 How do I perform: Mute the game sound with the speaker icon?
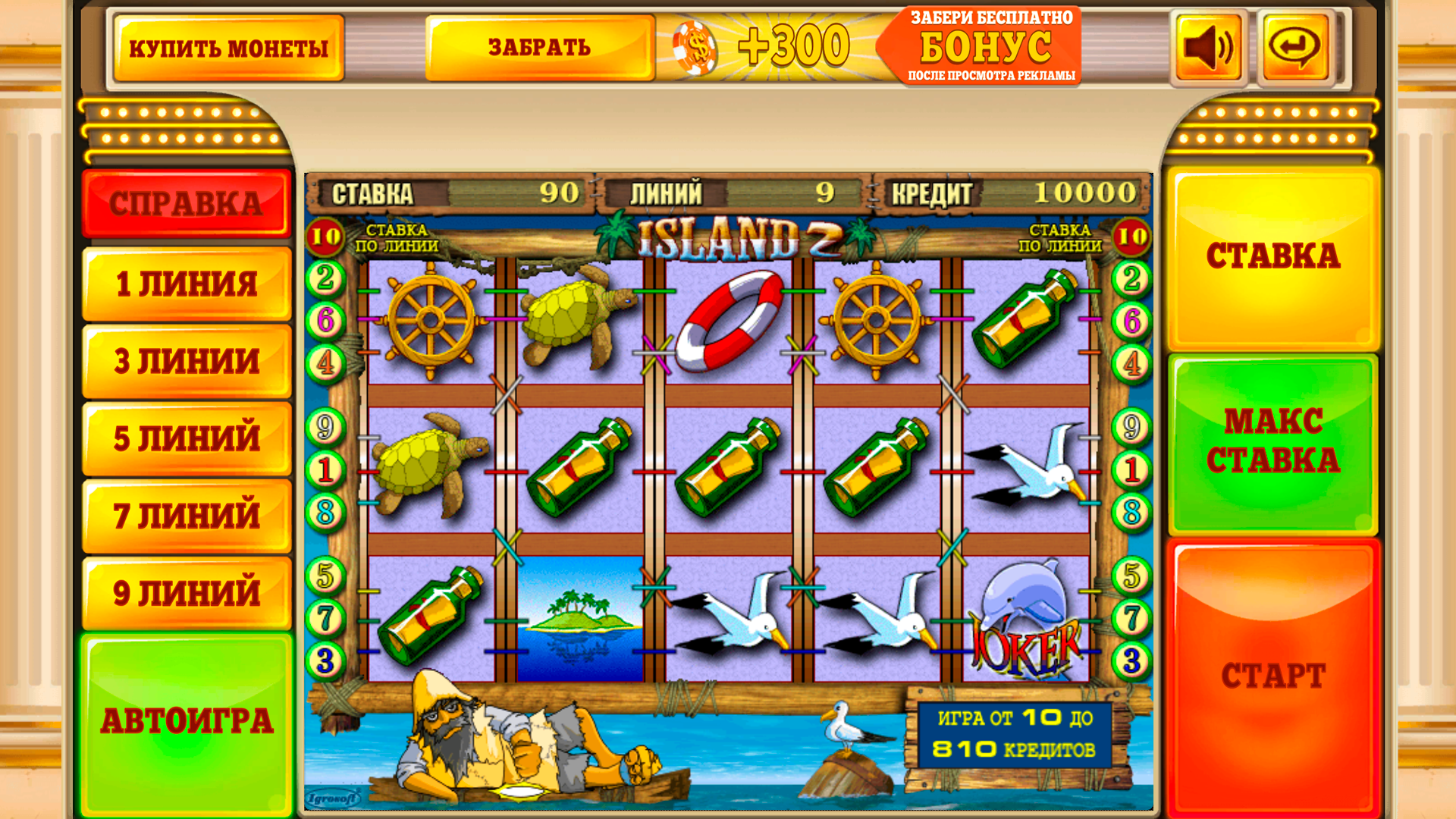pos(1207,47)
